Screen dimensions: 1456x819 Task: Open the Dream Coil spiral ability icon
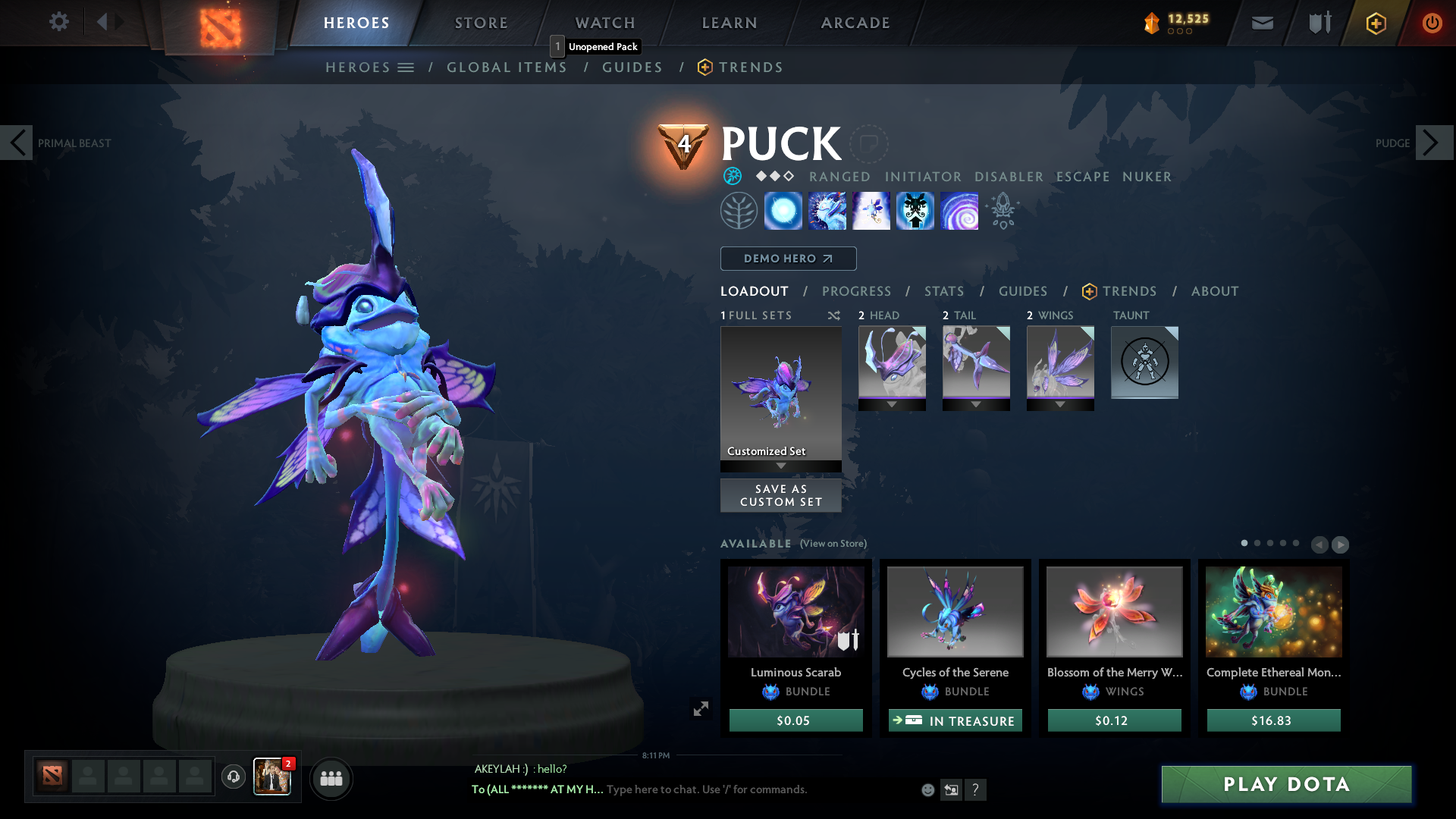[959, 210]
